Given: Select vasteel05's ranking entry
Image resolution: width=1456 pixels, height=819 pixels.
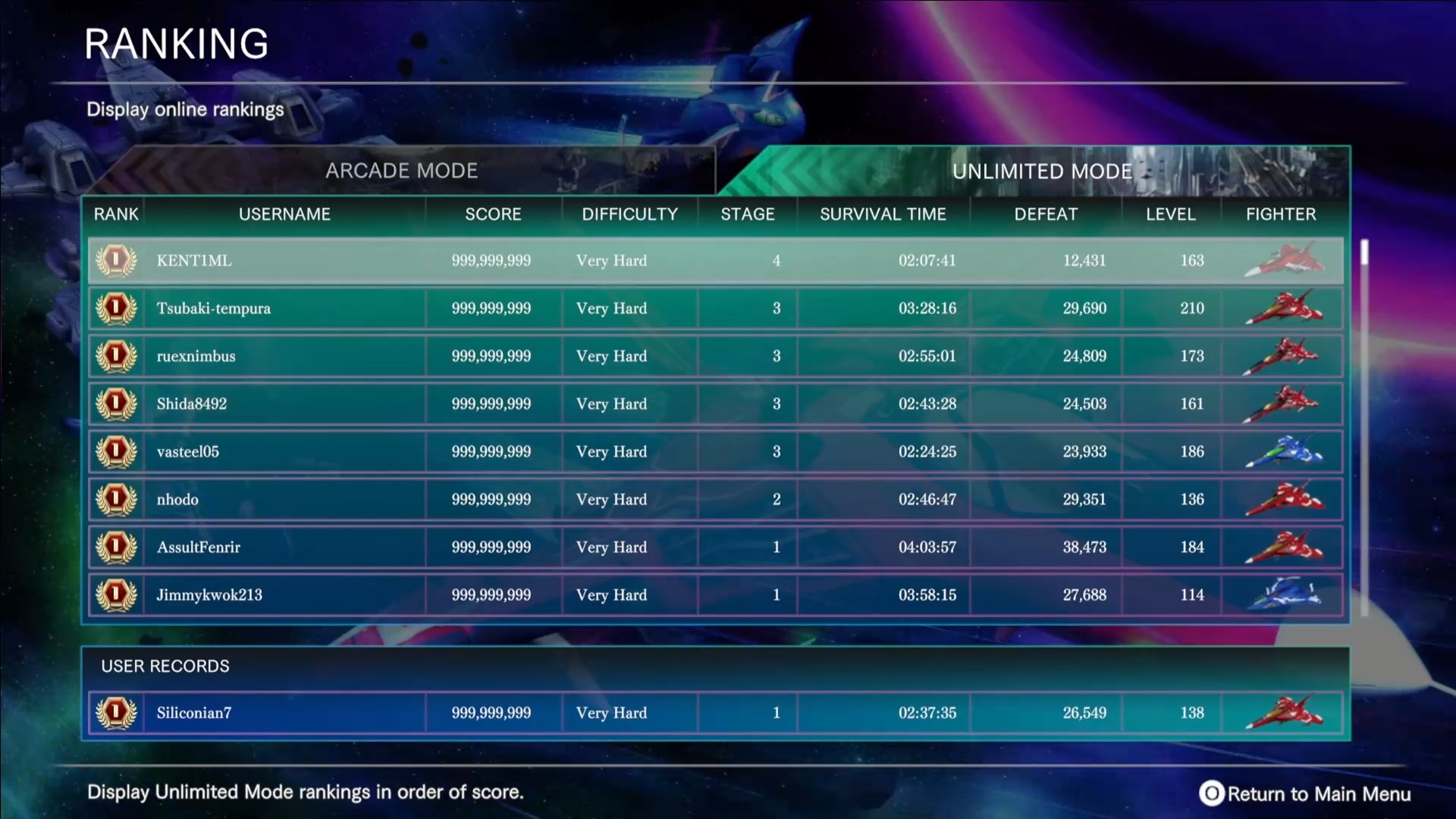Looking at the screenshot, I should pos(714,452).
